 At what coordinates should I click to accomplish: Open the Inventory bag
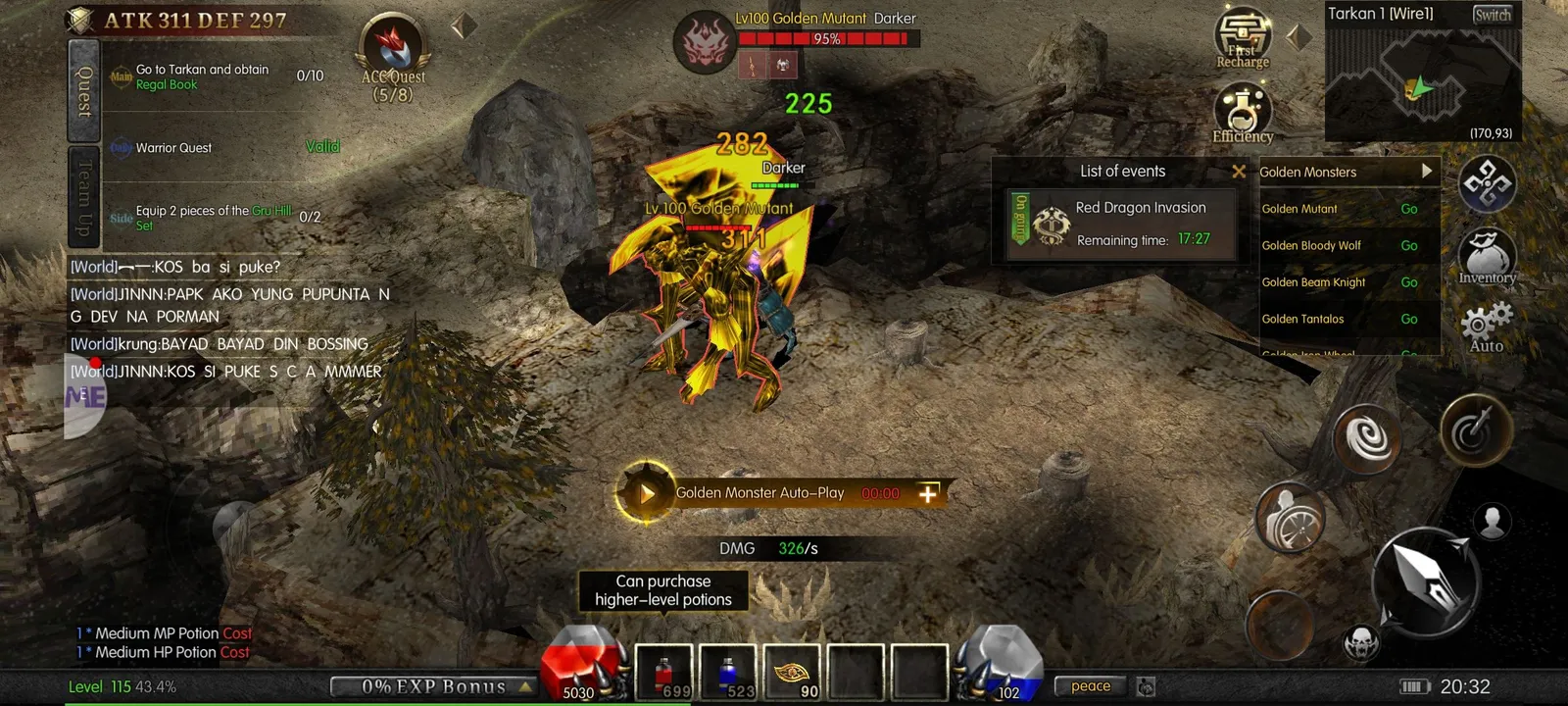coord(1488,257)
